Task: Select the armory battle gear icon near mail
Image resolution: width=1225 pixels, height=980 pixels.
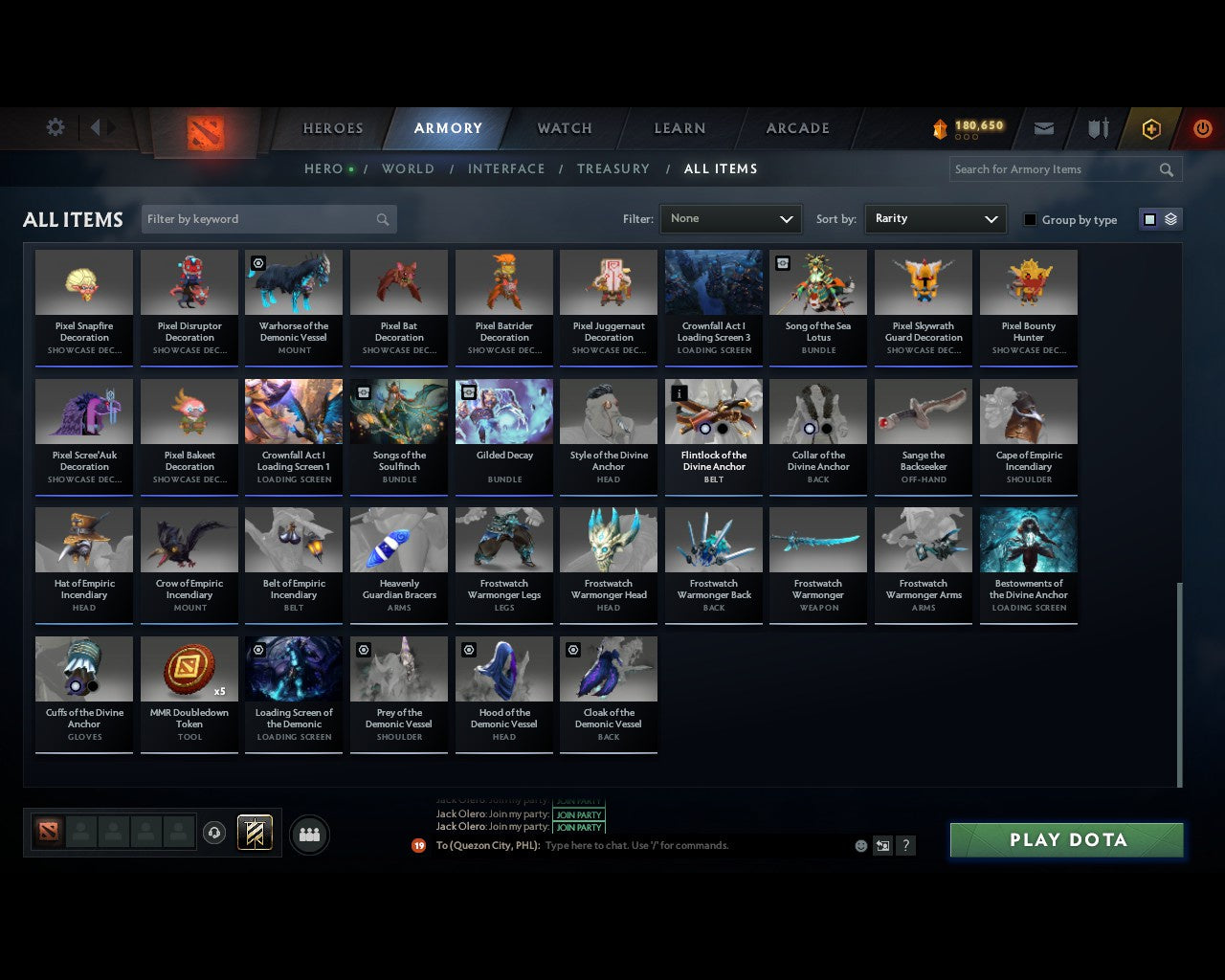Action: tap(1097, 127)
